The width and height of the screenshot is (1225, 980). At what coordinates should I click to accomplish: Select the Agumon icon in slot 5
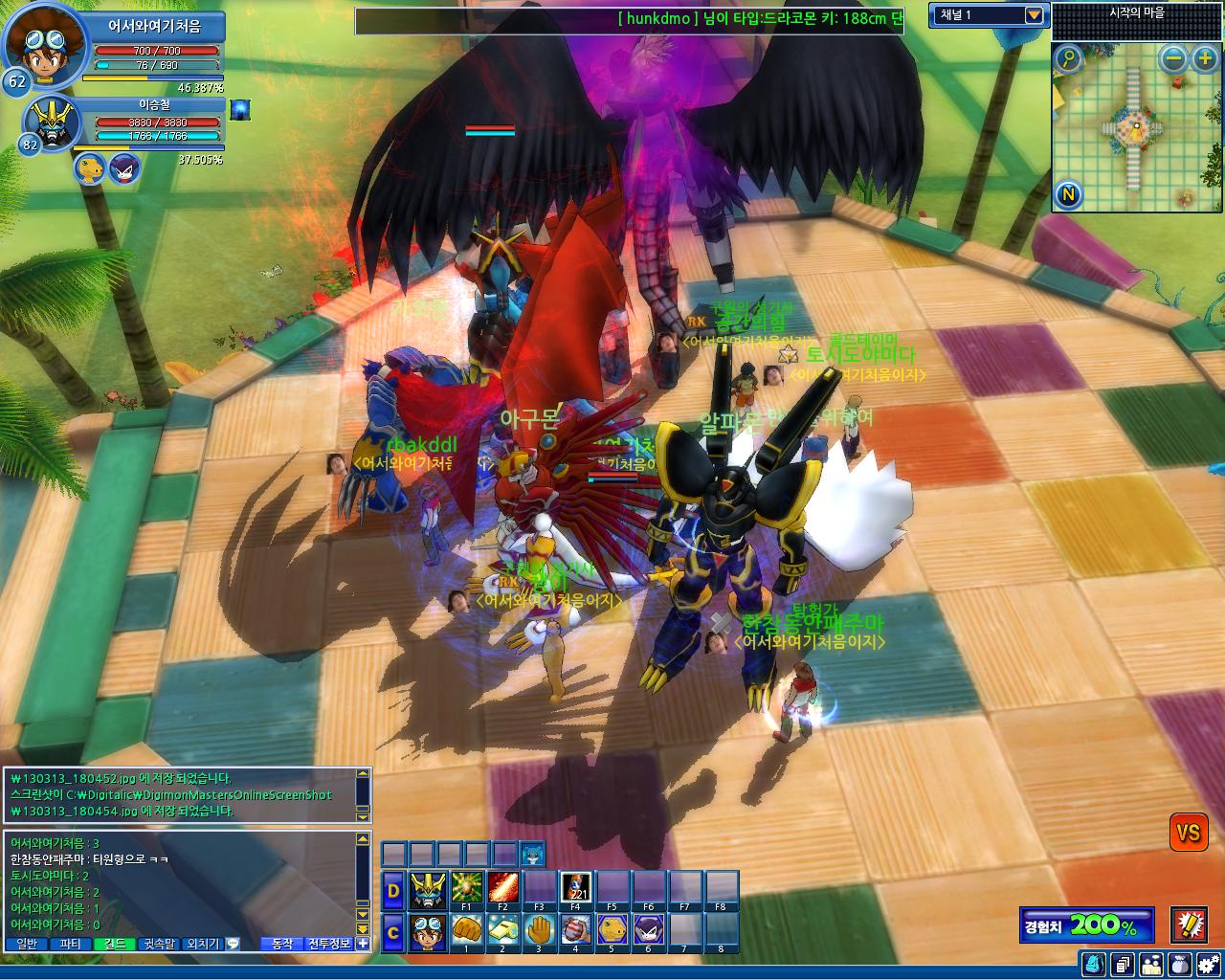click(x=612, y=929)
